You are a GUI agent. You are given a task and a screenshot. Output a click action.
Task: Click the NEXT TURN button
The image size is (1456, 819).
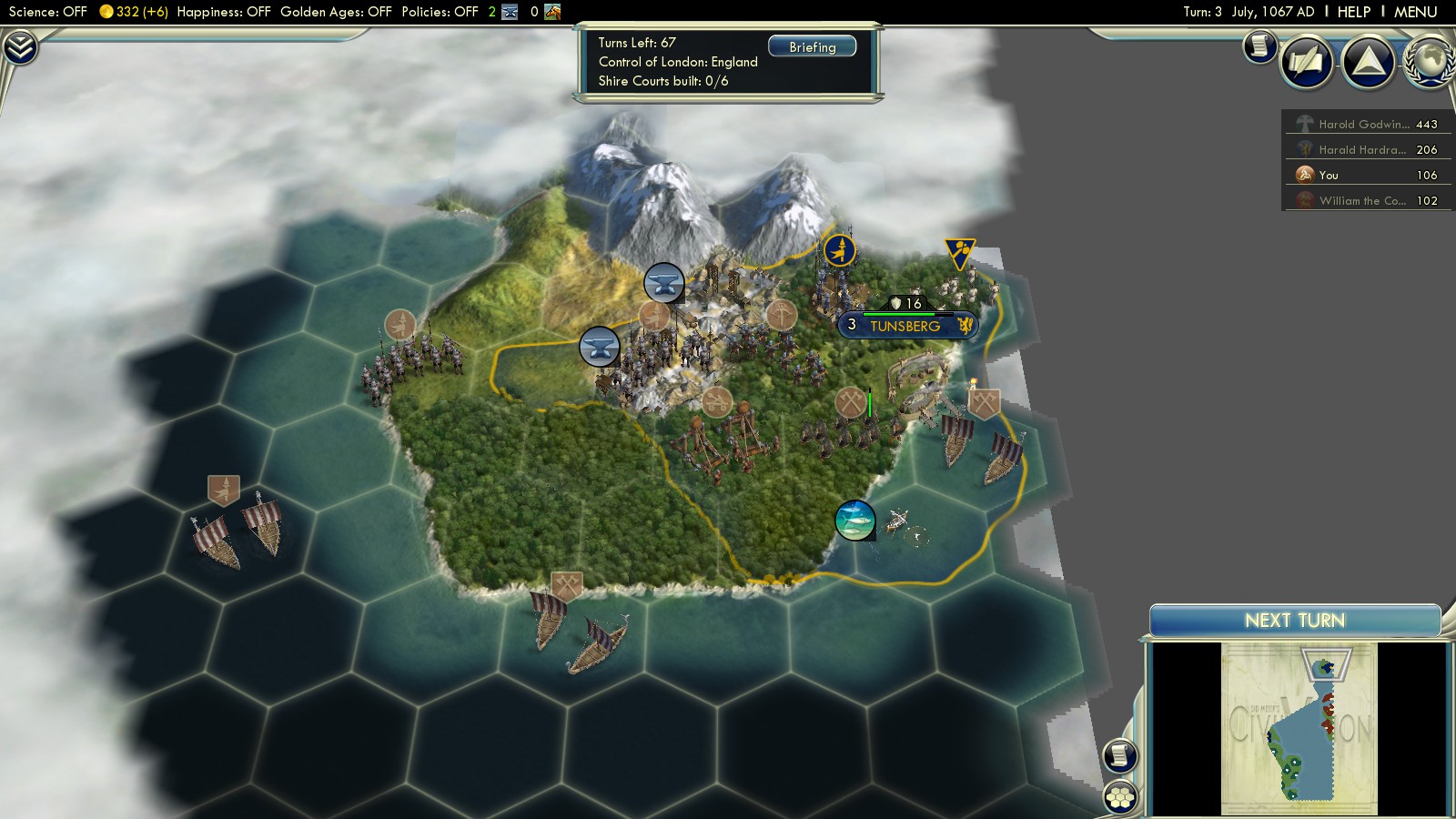pyautogui.click(x=1294, y=621)
